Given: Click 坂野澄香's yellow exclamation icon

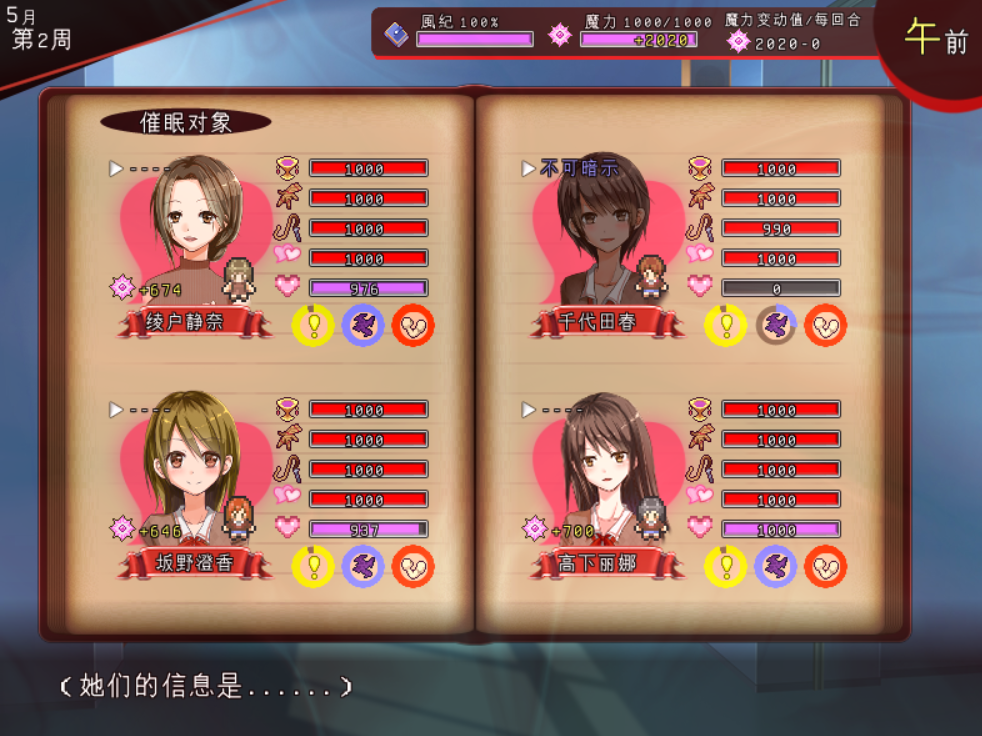Looking at the screenshot, I should pos(313,567).
